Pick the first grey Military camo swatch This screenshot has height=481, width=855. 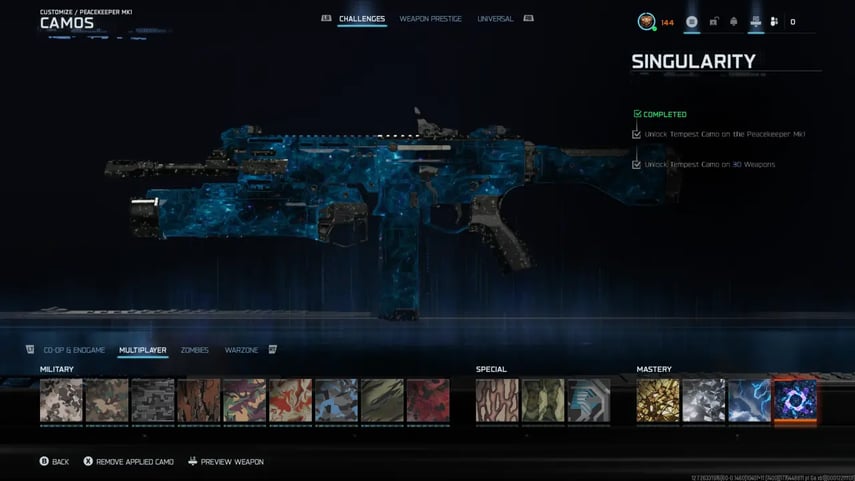61,400
